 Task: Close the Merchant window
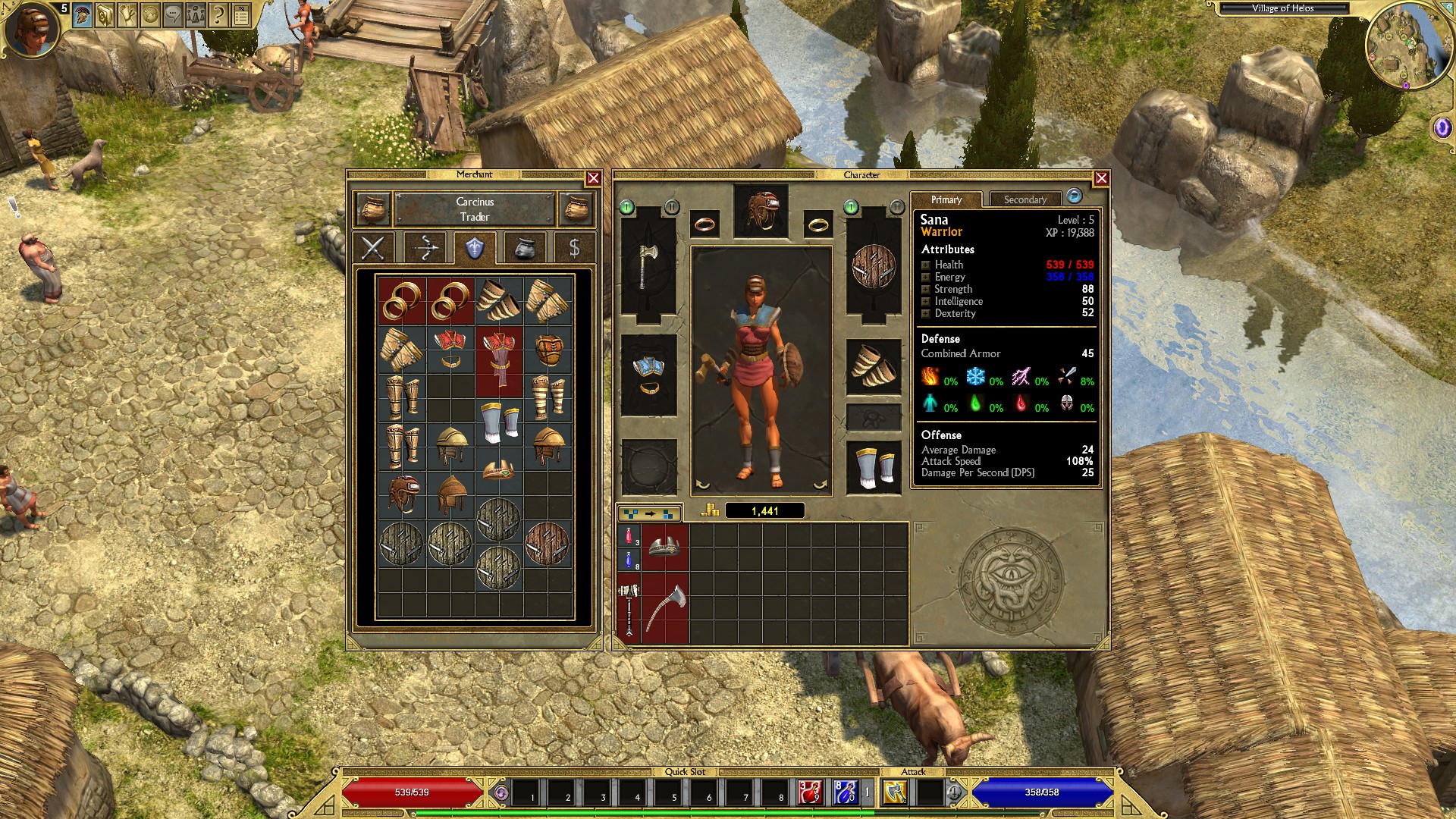[593, 178]
